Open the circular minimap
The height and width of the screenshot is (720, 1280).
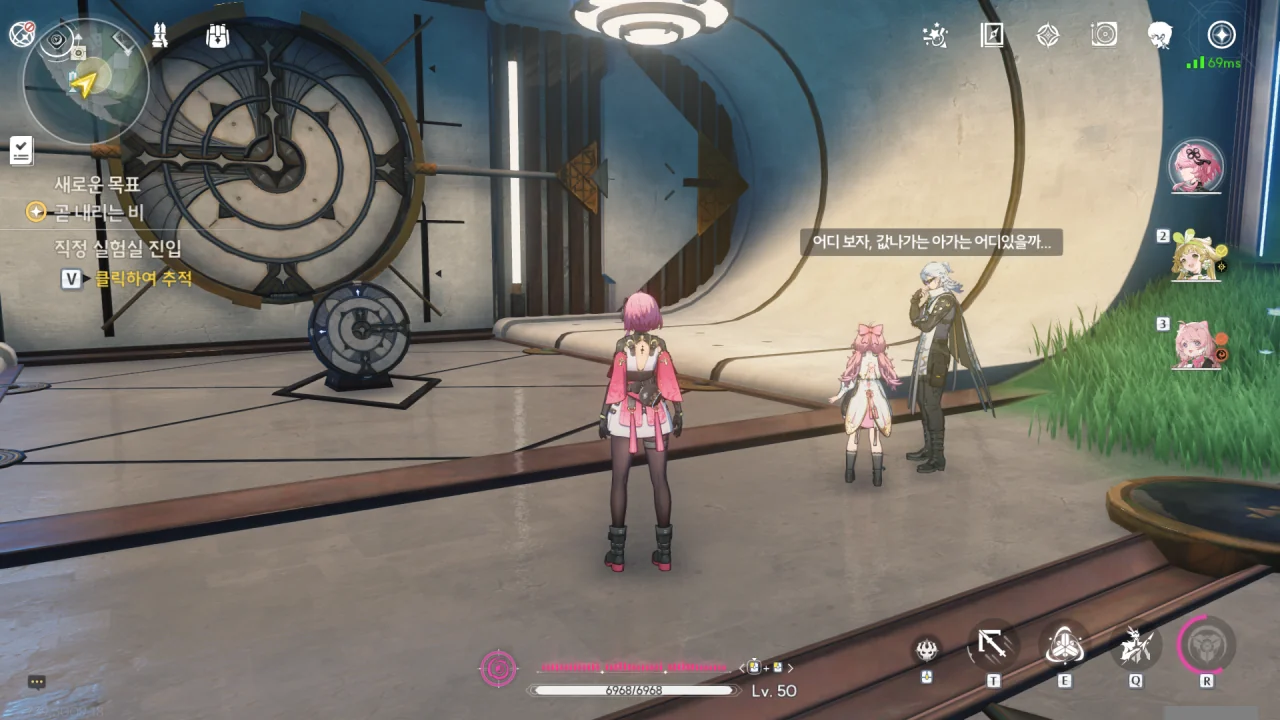(85, 82)
